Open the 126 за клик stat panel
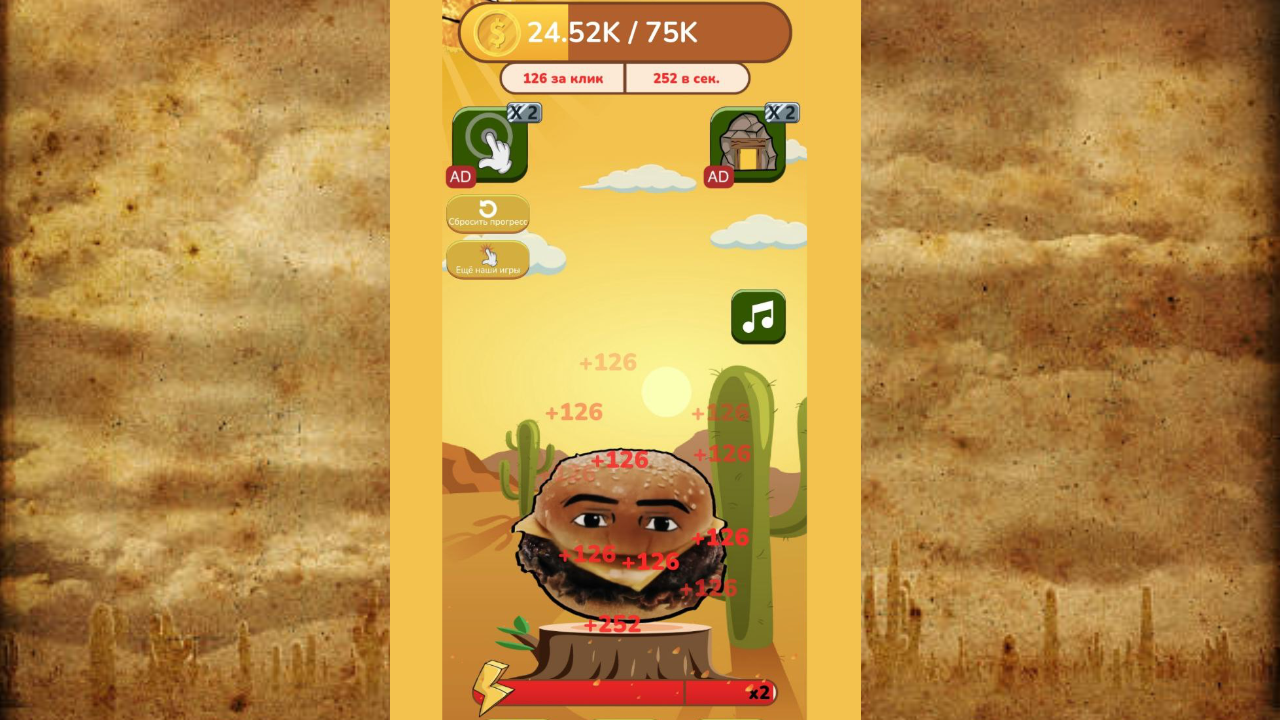Image resolution: width=1280 pixels, height=720 pixels. [565, 76]
